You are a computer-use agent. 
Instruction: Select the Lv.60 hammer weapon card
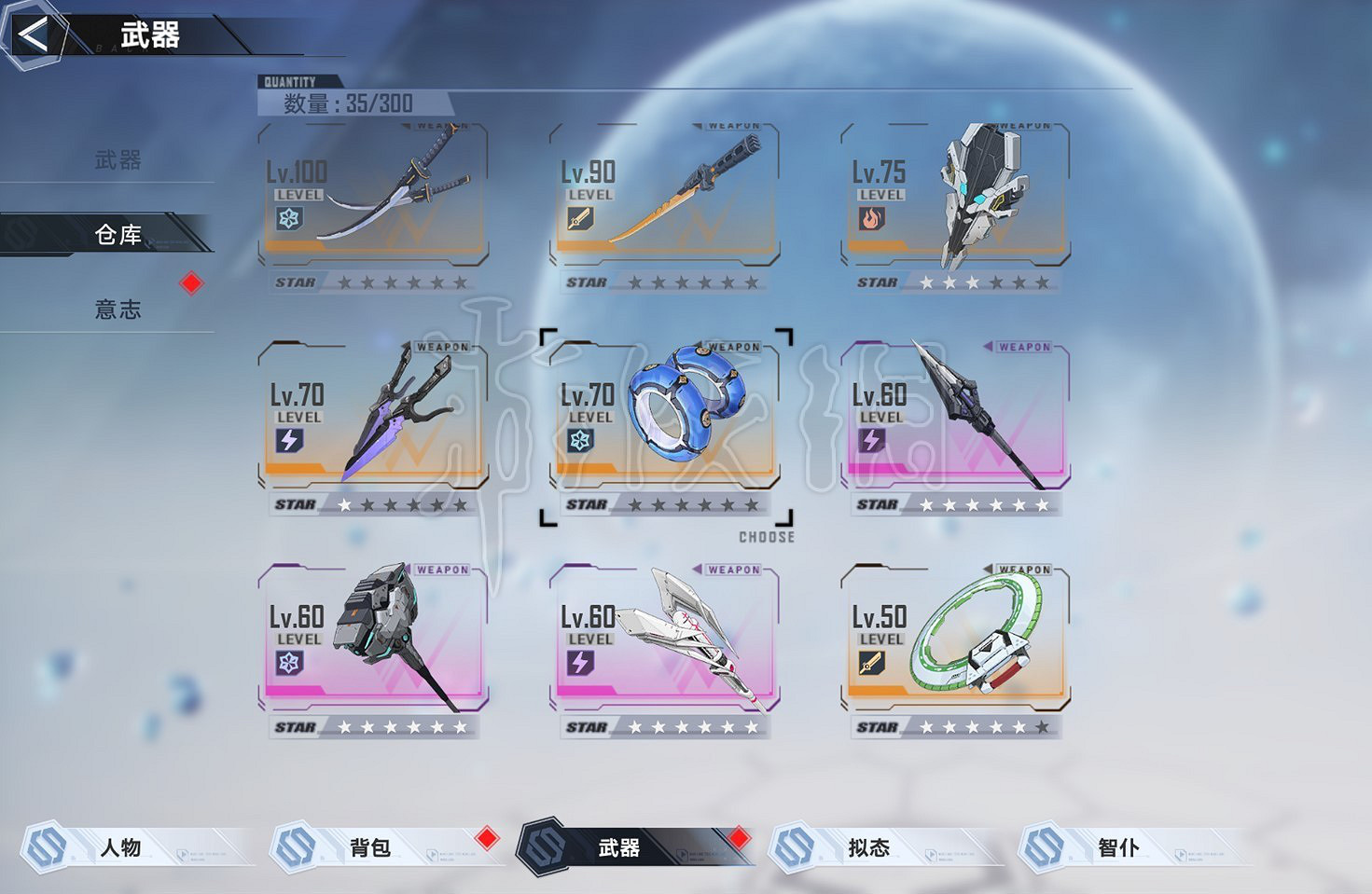[x=373, y=641]
